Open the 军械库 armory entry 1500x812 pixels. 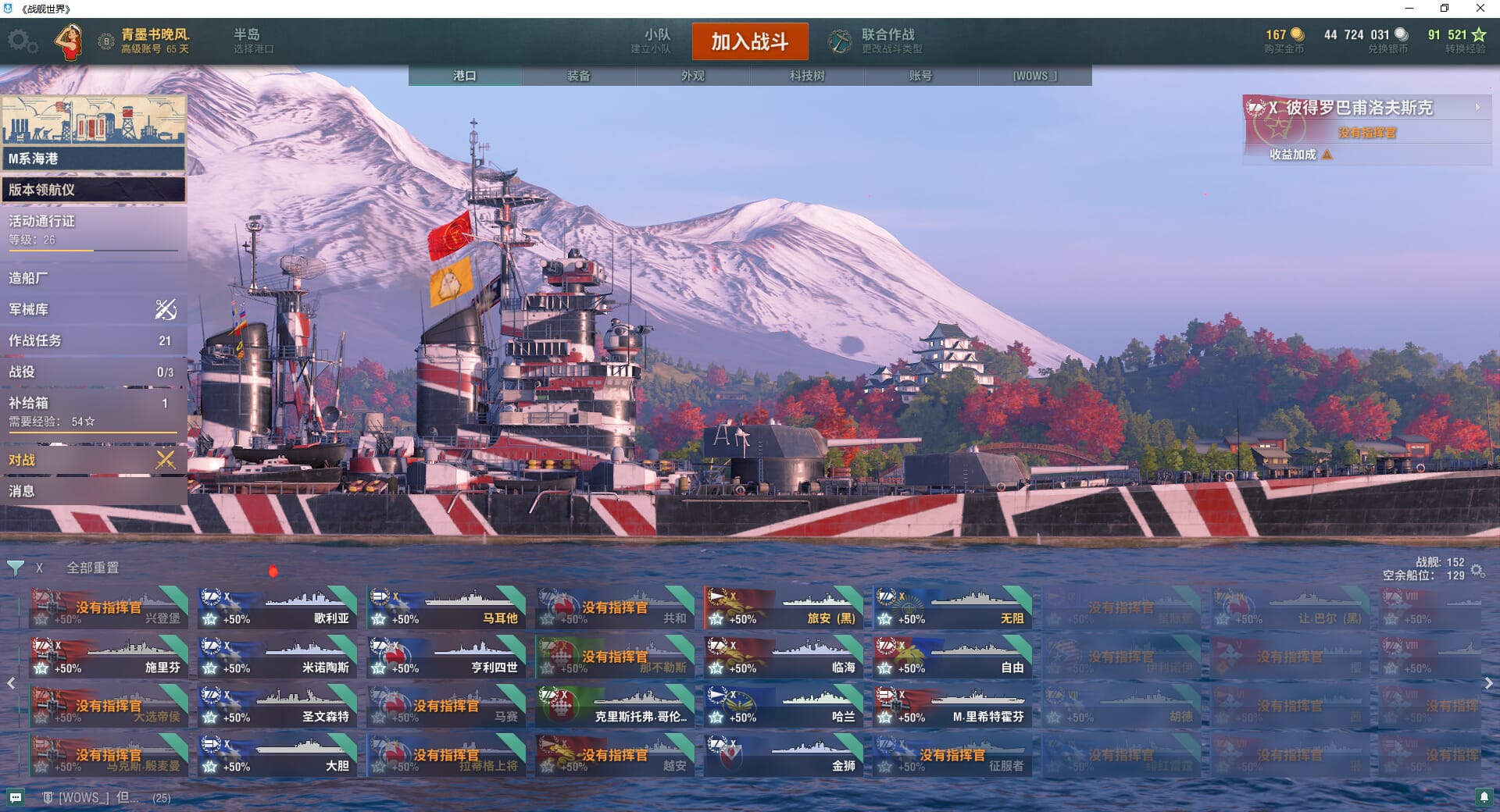coord(92,309)
